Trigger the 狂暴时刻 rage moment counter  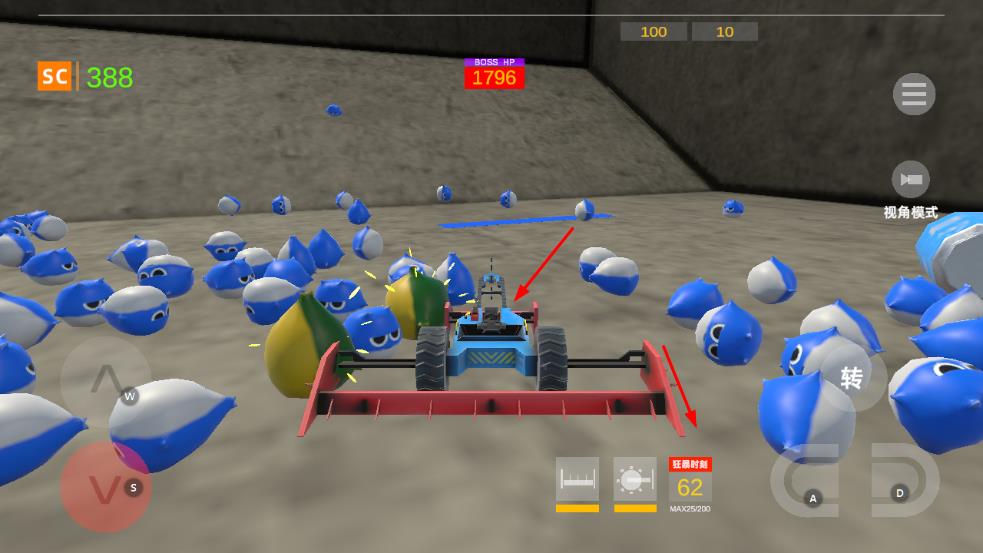coord(690,484)
